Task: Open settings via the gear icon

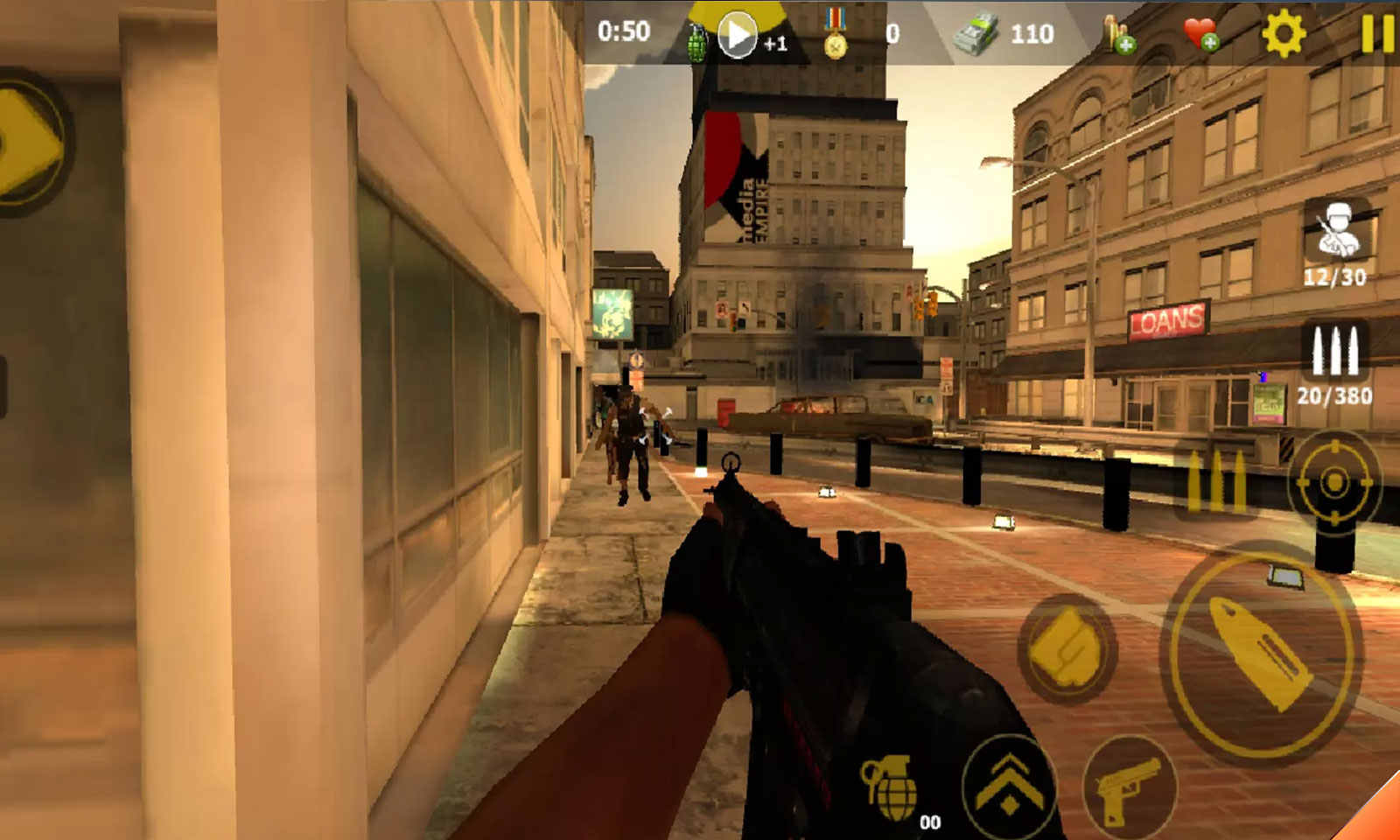Action: click(1283, 34)
